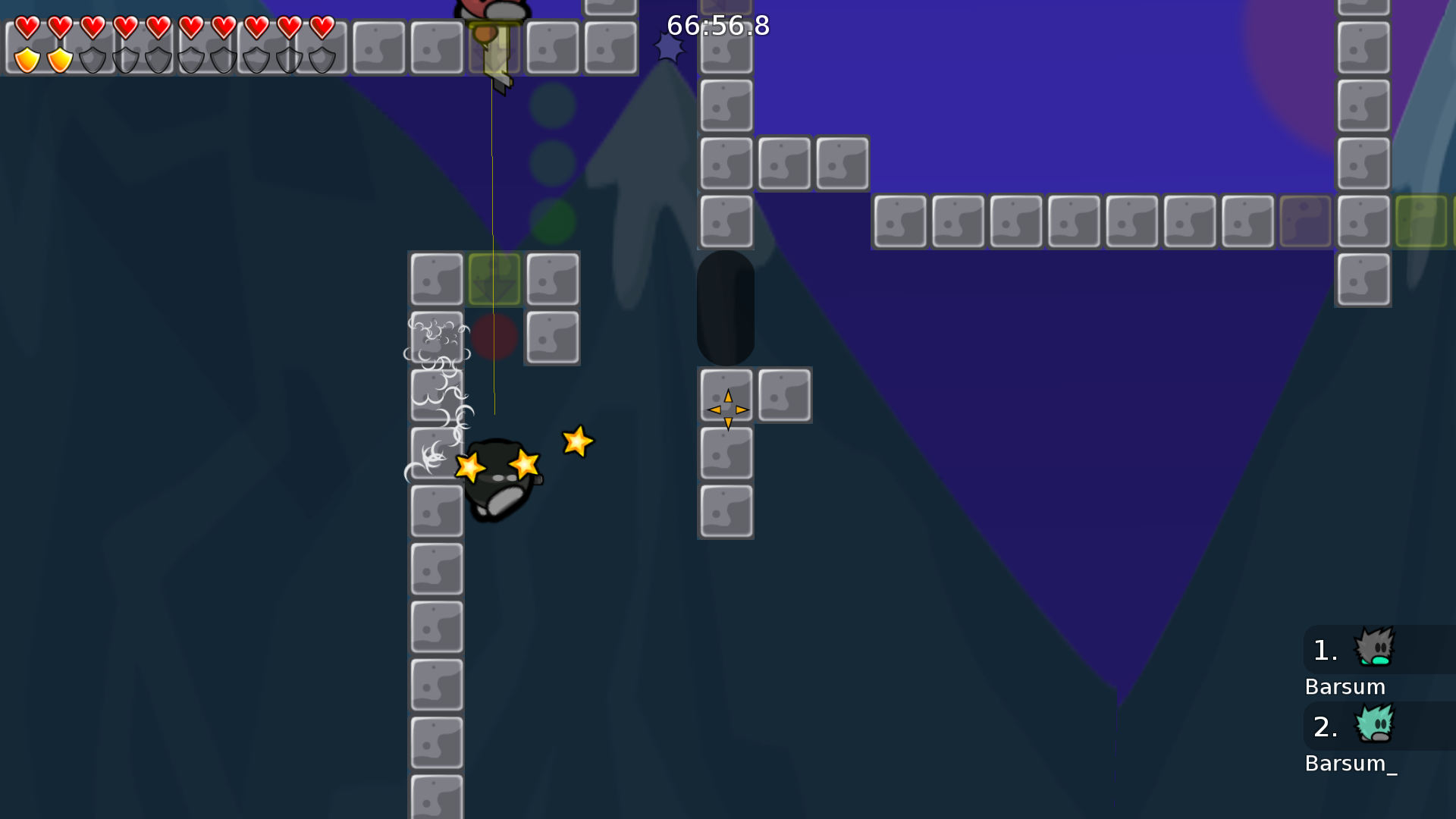Select the dark oval freeze zone
The image size is (1456, 819).
[x=725, y=307]
